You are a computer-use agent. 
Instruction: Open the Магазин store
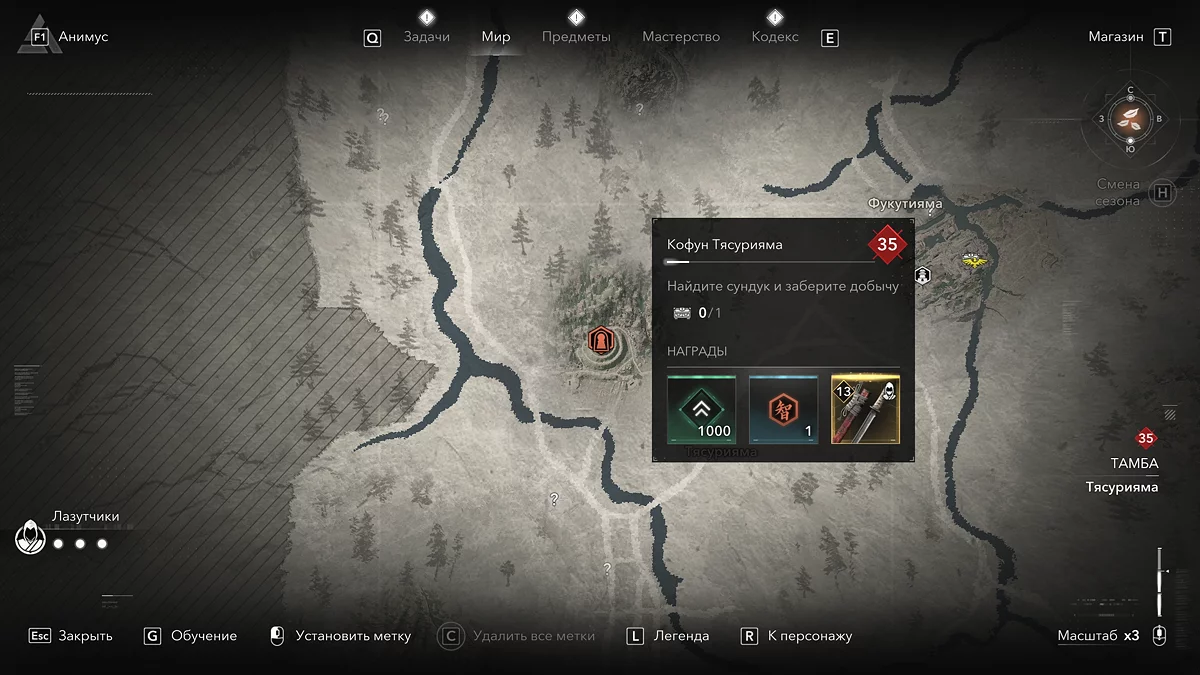1116,37
